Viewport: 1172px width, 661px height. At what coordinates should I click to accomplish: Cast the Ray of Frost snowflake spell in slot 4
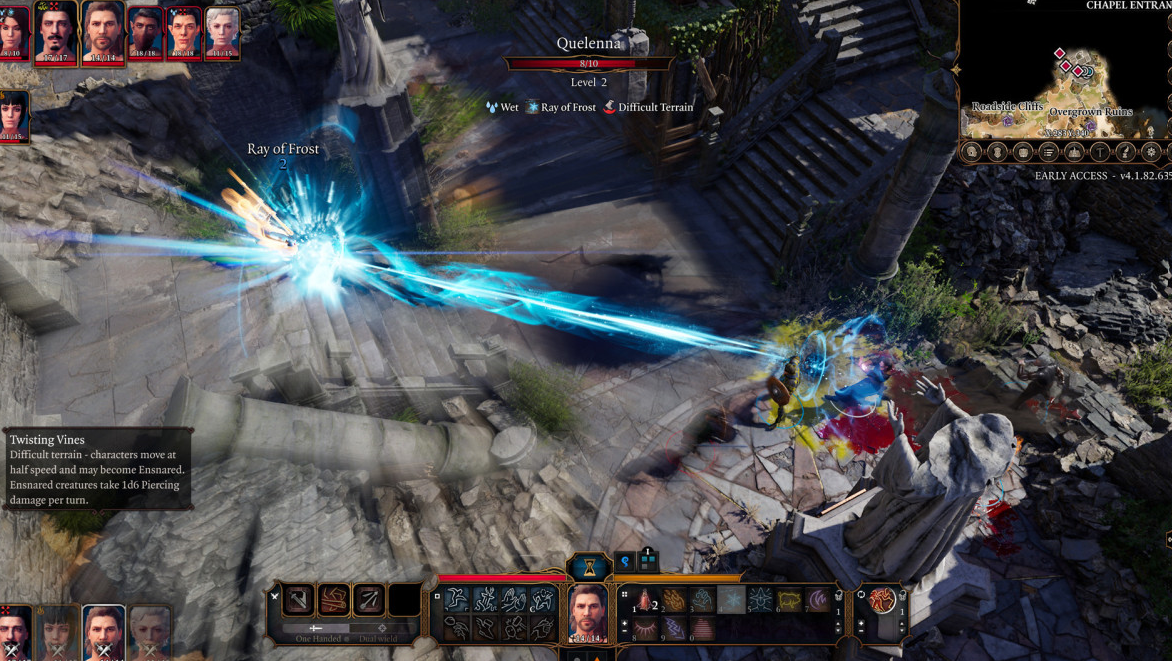pos(733,600)
